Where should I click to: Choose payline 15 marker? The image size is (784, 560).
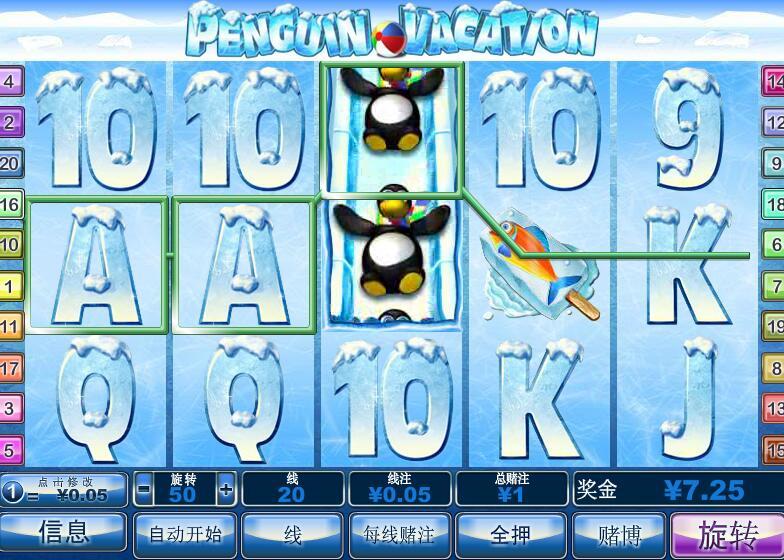pos(774,449)
